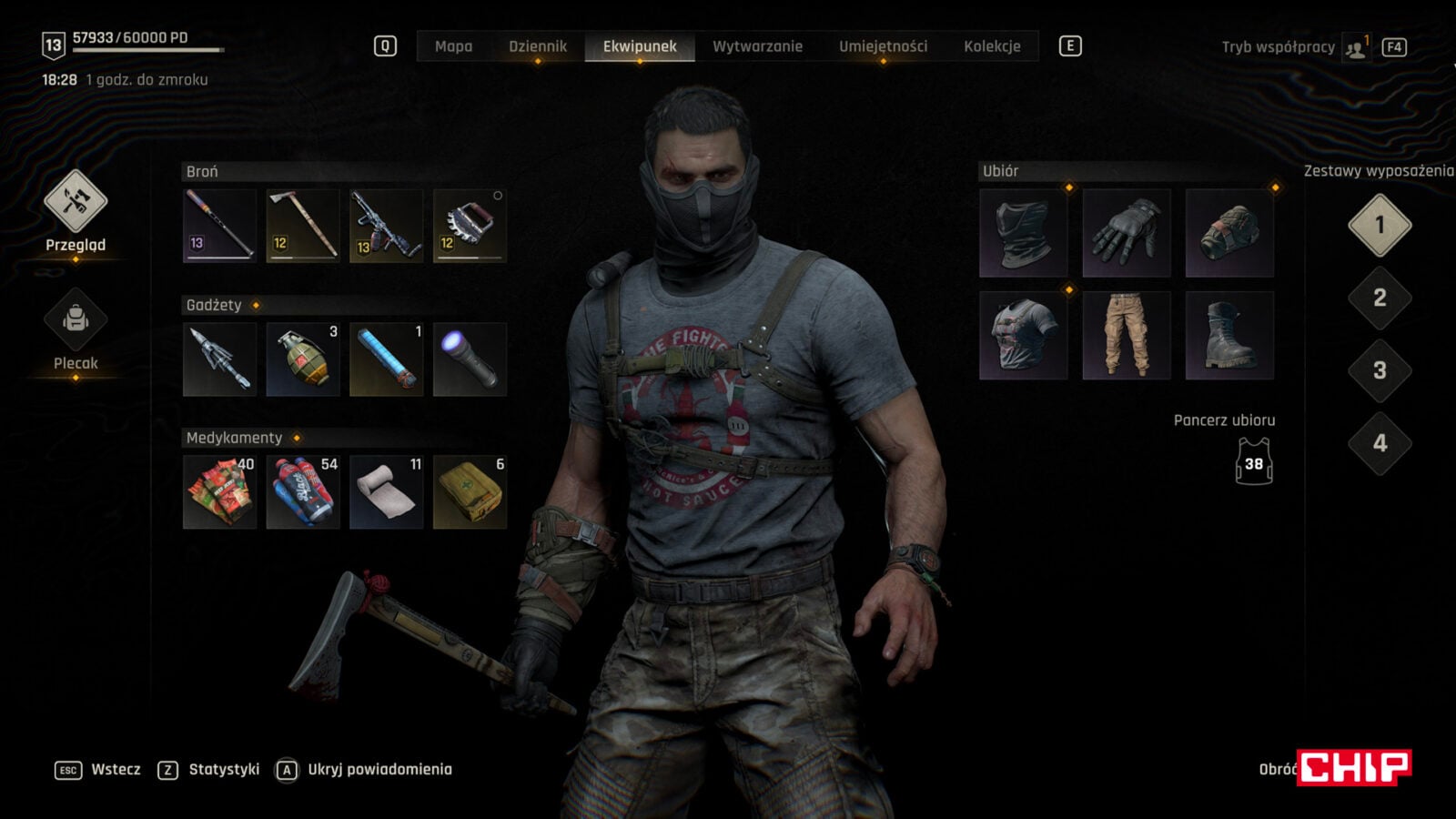Select the saw blade weapon slot
The width and height of the screenshot is (1456, 819).
(470, 226)
